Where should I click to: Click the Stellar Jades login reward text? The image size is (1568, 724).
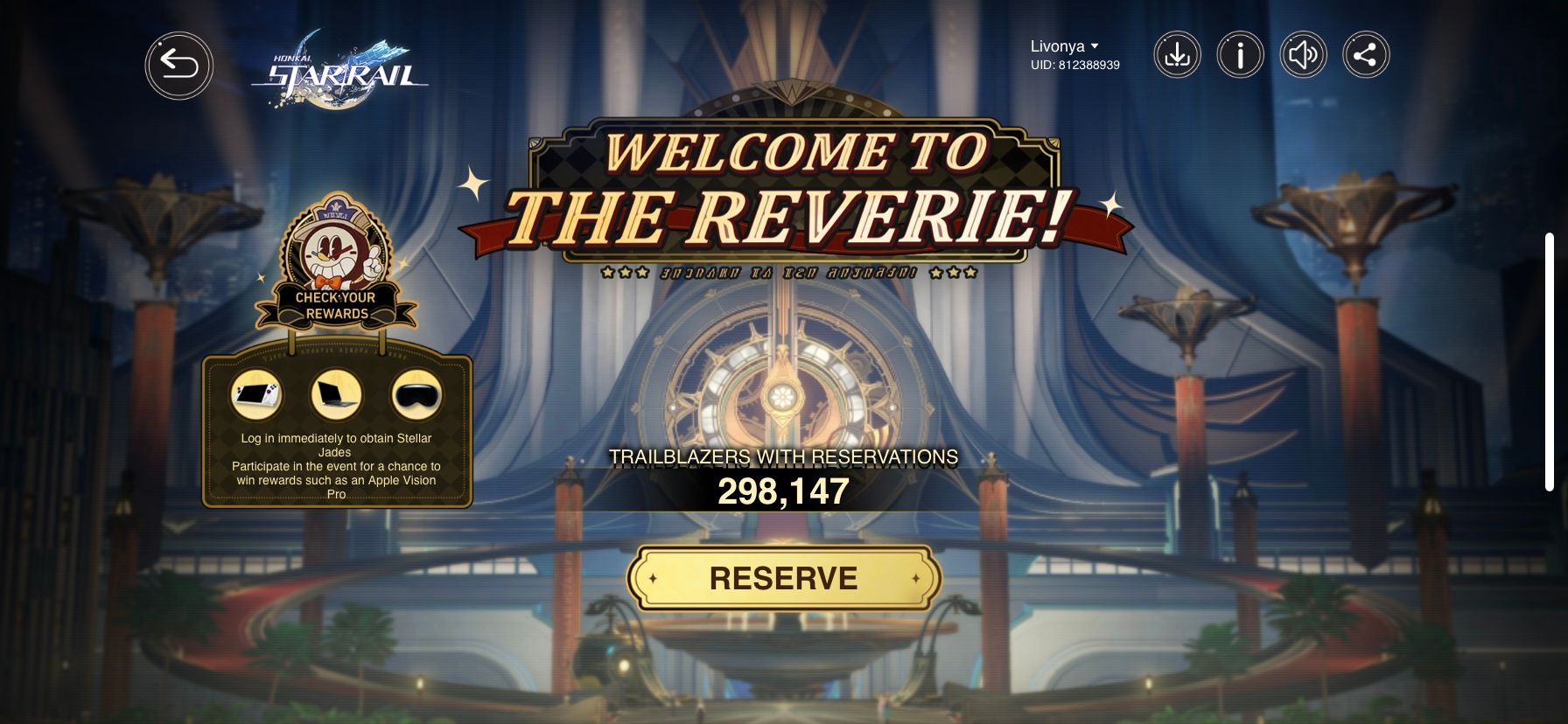336,446
